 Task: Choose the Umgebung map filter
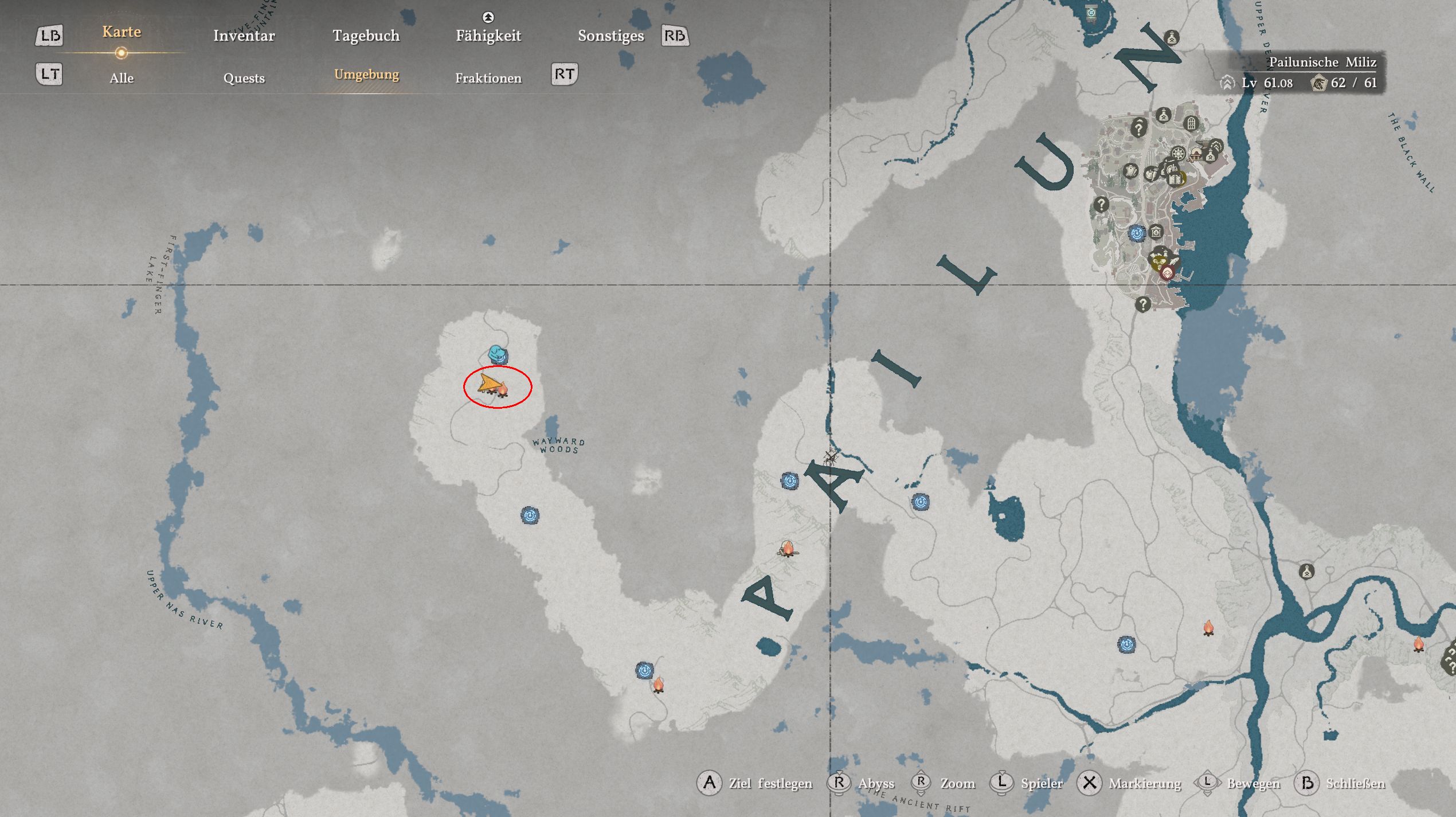(x=366, y=75)
